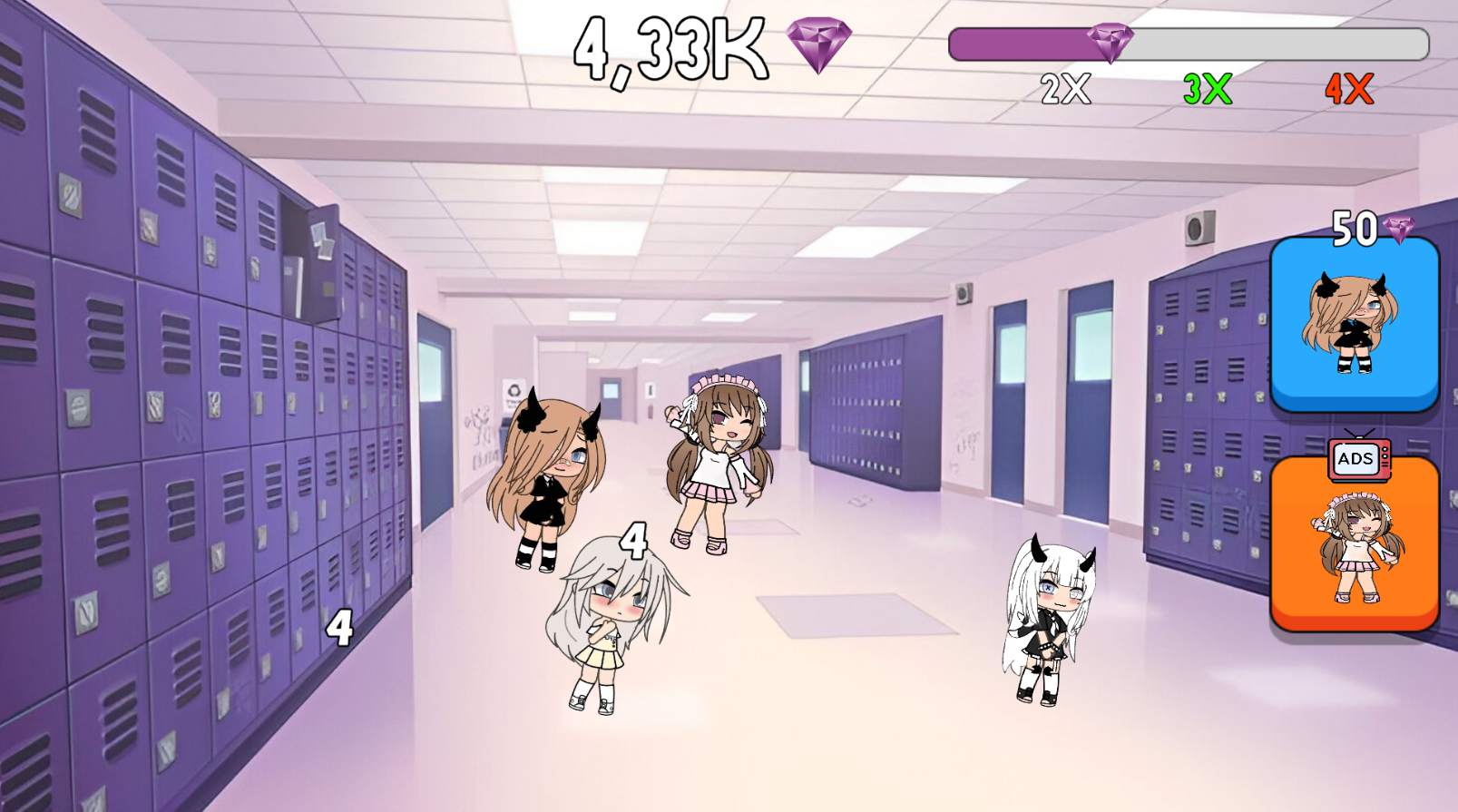
Task: Click the purple gem icon beside the counter
Action: tap(819, 47)
